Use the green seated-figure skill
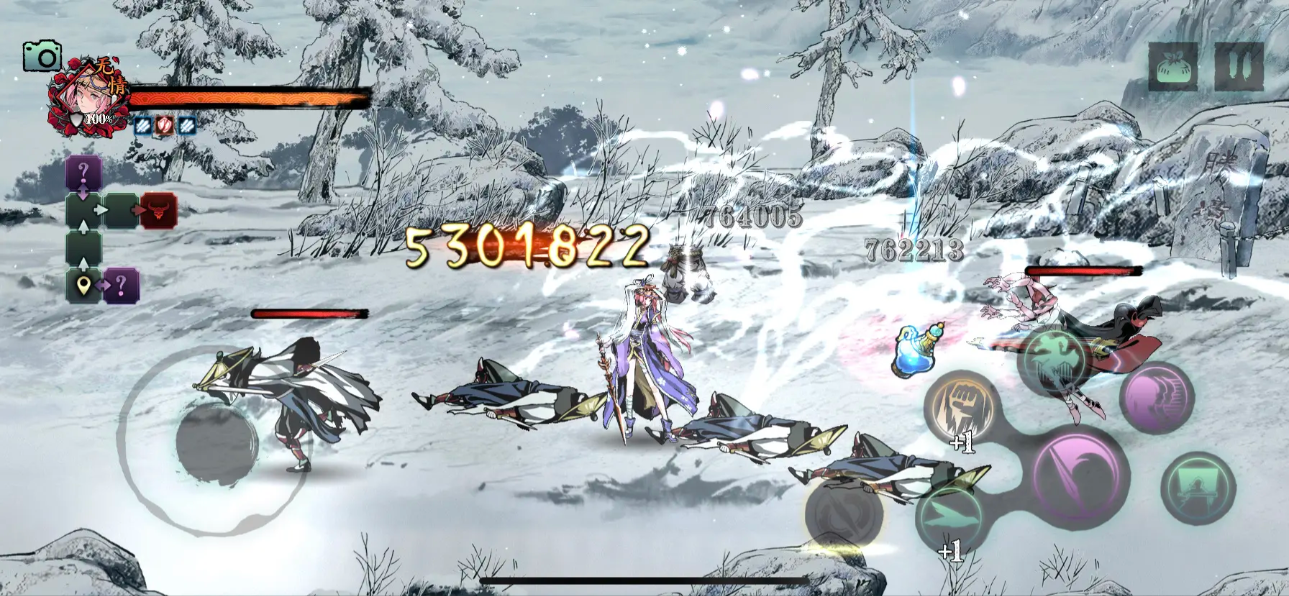Image resolution: width=1289 pixels, height=596 pixels. point(1198,488)
